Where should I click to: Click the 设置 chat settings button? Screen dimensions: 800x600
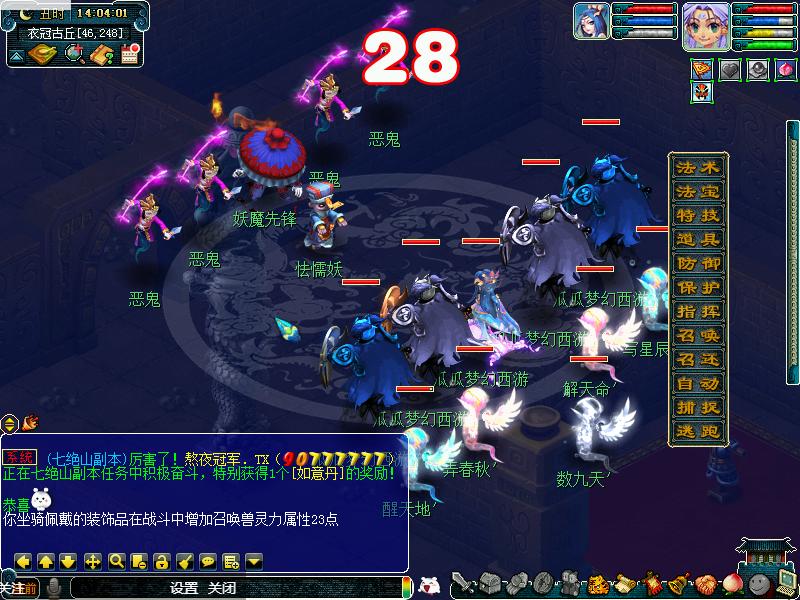(184, 588)
